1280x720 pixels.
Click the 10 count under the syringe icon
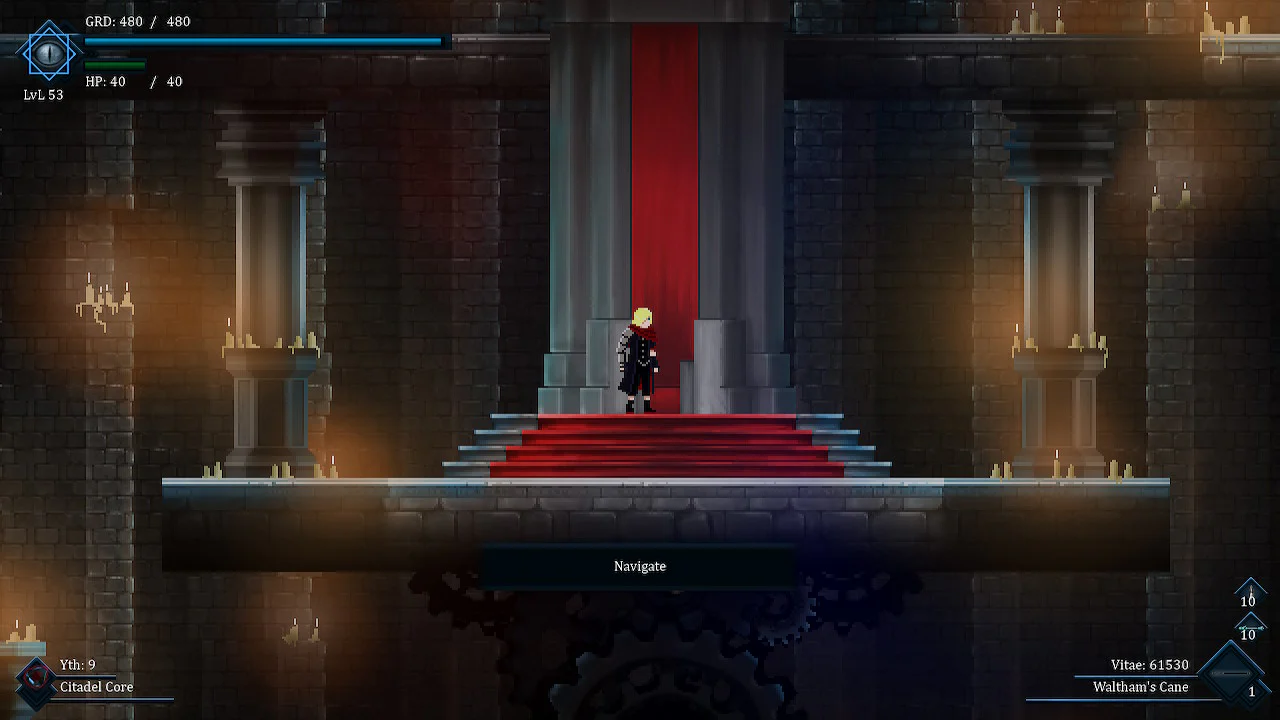1250,601
